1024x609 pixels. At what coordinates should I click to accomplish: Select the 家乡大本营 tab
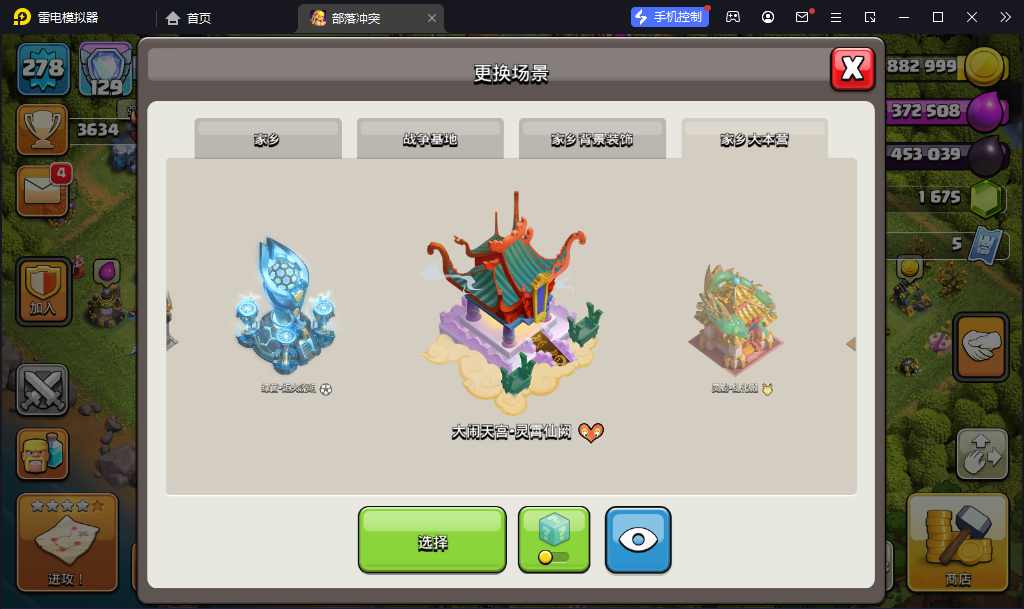pyautogui.click(x=754, y=140)
